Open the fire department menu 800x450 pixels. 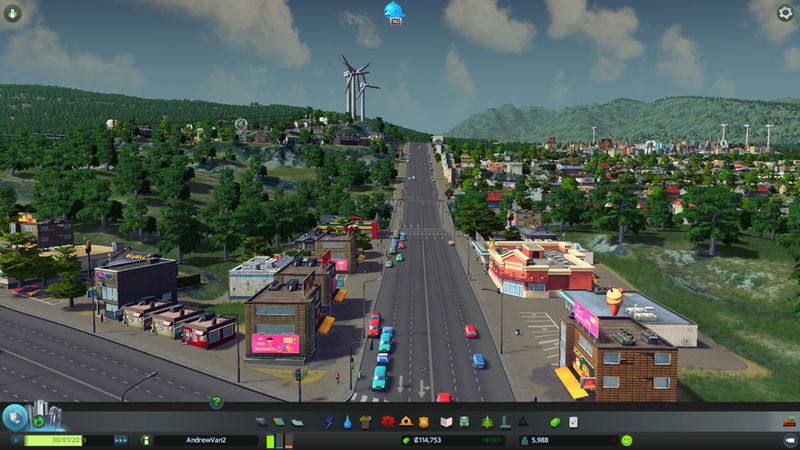(407, 422)
